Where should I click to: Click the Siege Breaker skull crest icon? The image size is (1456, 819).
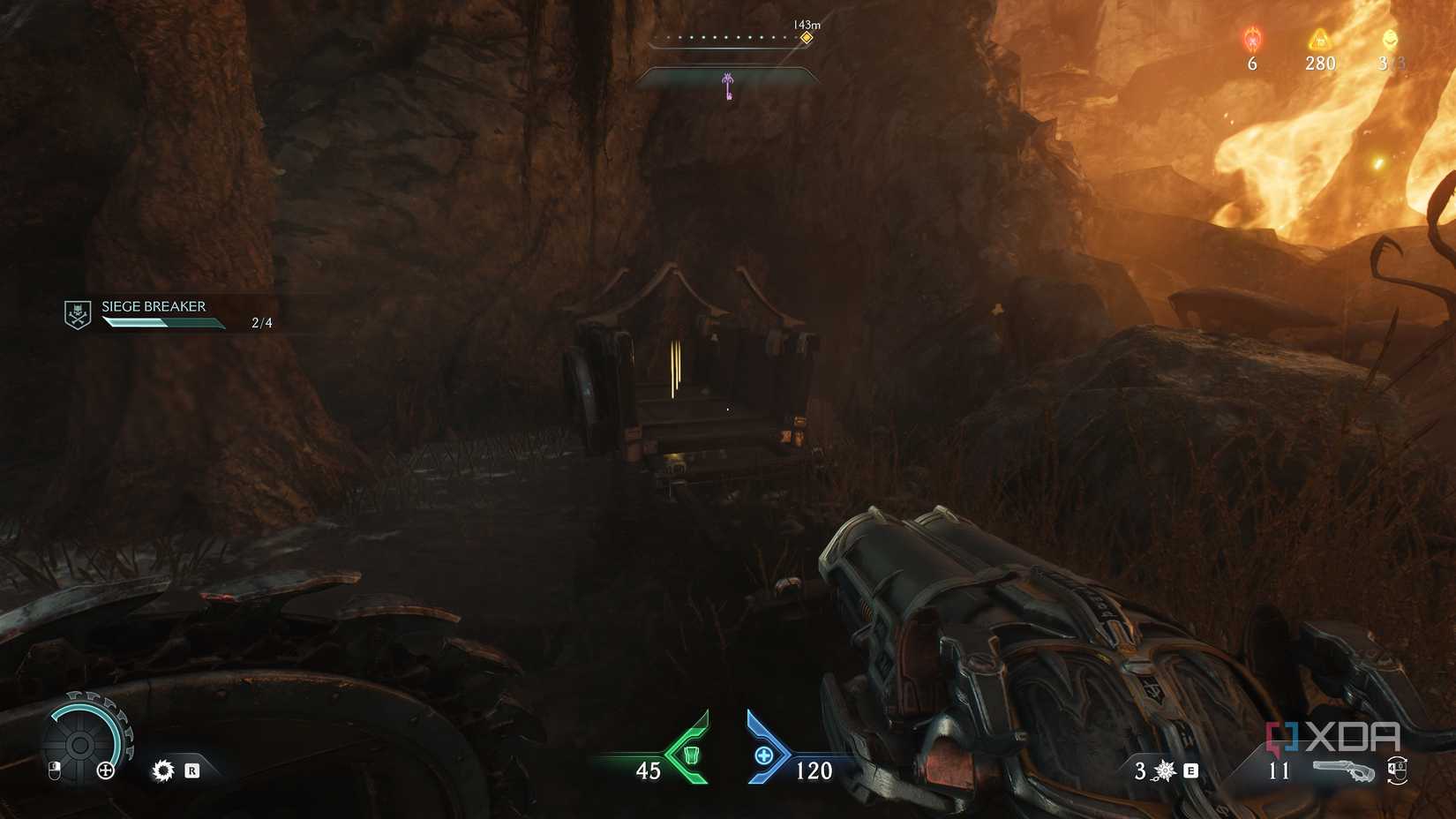point(78,313)
